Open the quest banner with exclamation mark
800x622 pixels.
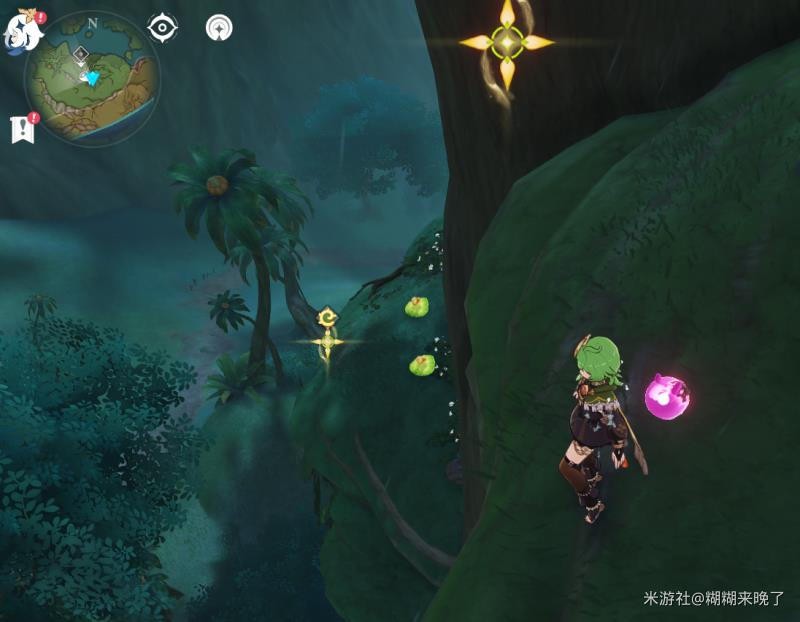point(21,129)
